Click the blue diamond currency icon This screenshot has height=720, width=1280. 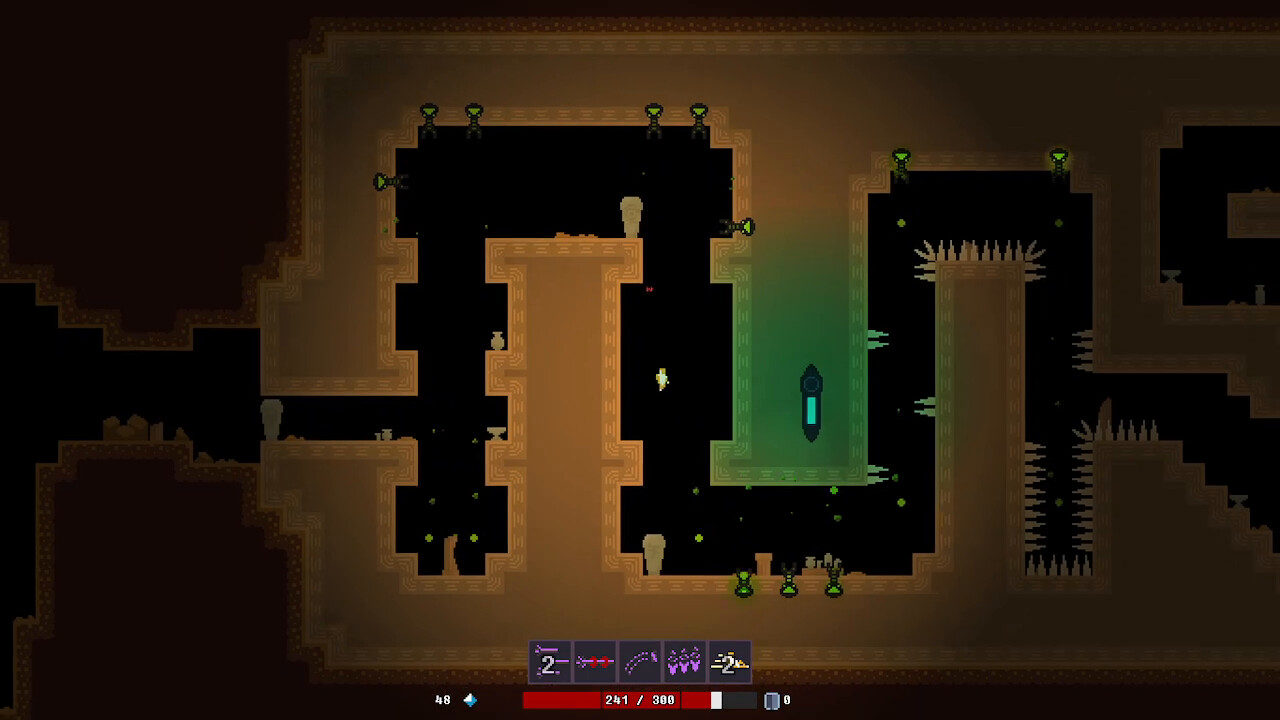point(468,700)
